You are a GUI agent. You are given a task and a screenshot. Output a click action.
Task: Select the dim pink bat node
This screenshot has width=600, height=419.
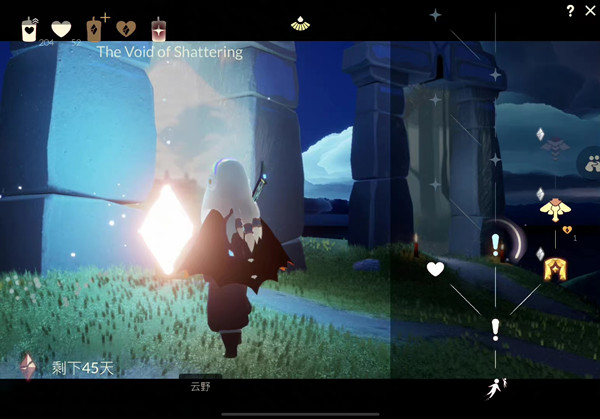553,146
